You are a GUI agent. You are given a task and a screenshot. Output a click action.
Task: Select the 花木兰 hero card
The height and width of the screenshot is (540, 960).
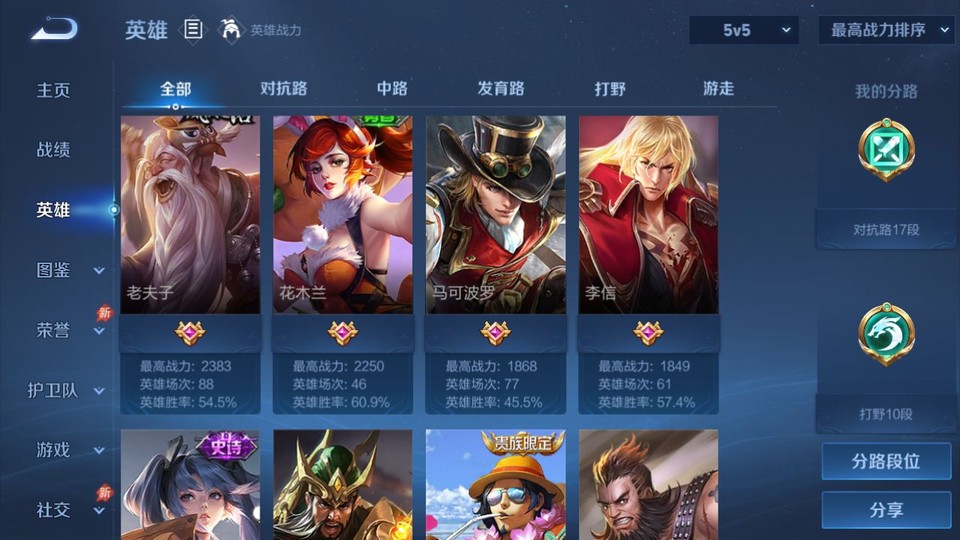click(x=343, y=215)
